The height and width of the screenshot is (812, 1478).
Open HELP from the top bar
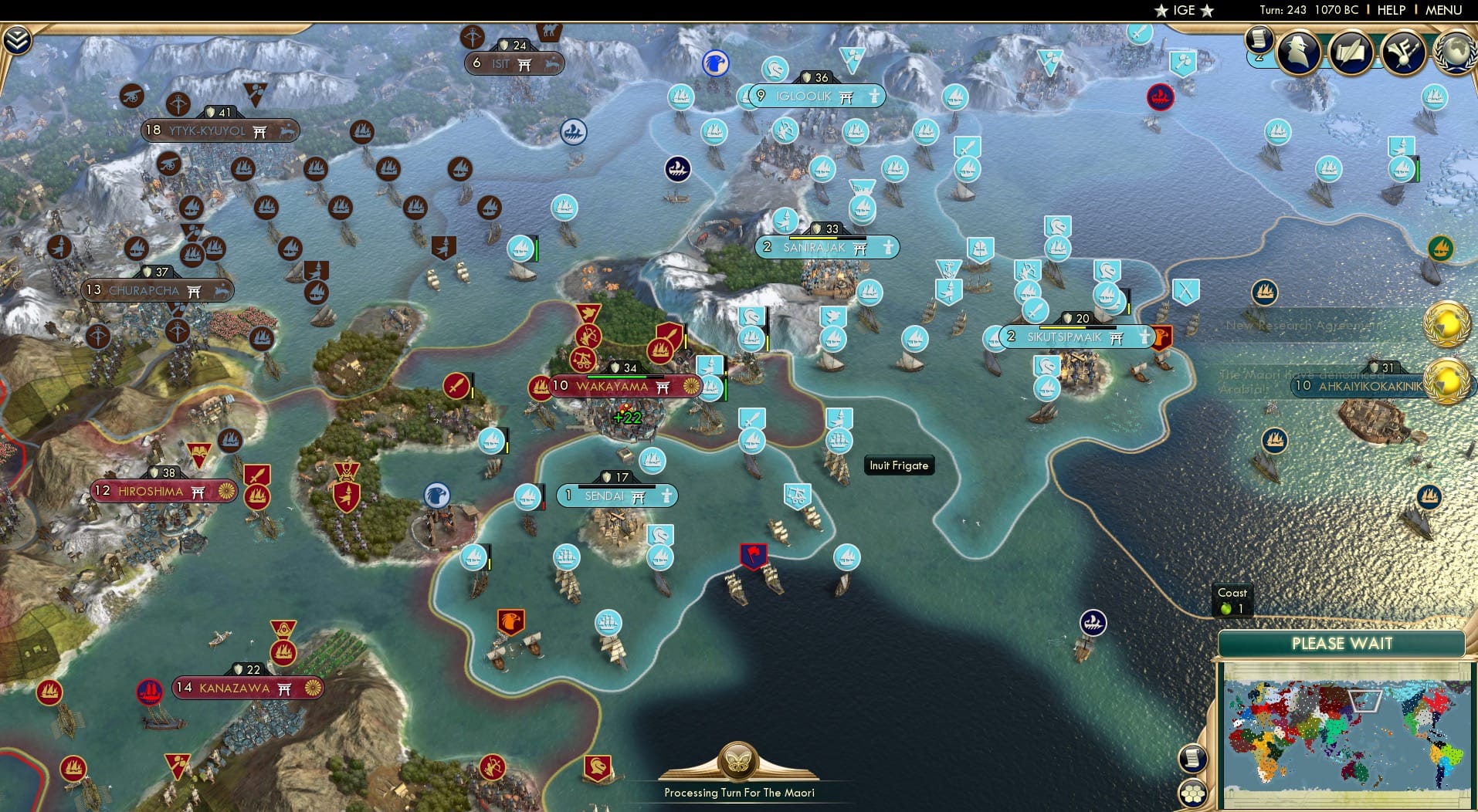(1390, 10)
